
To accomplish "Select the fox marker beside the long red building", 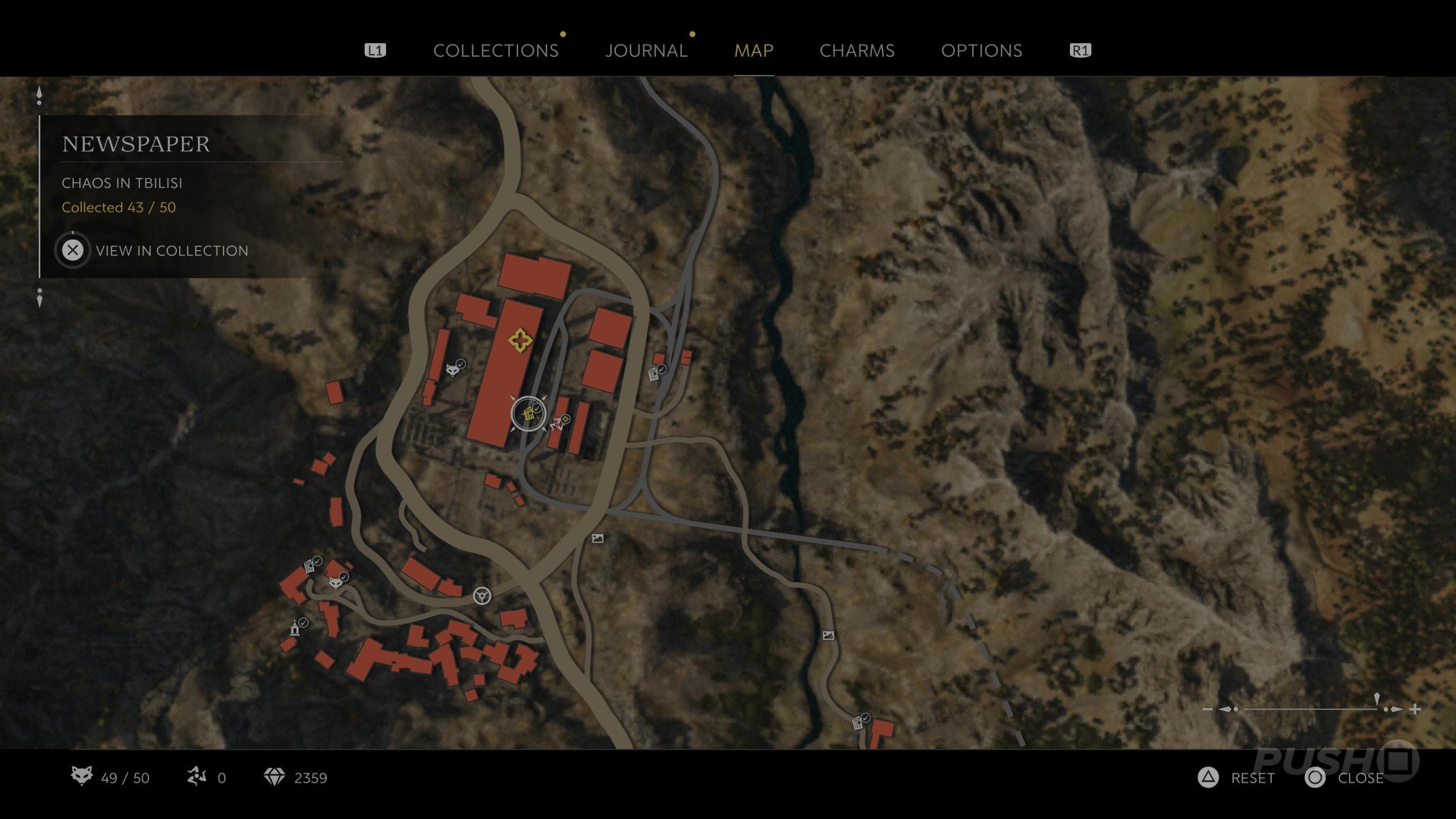I will click(x=453, y=369).
